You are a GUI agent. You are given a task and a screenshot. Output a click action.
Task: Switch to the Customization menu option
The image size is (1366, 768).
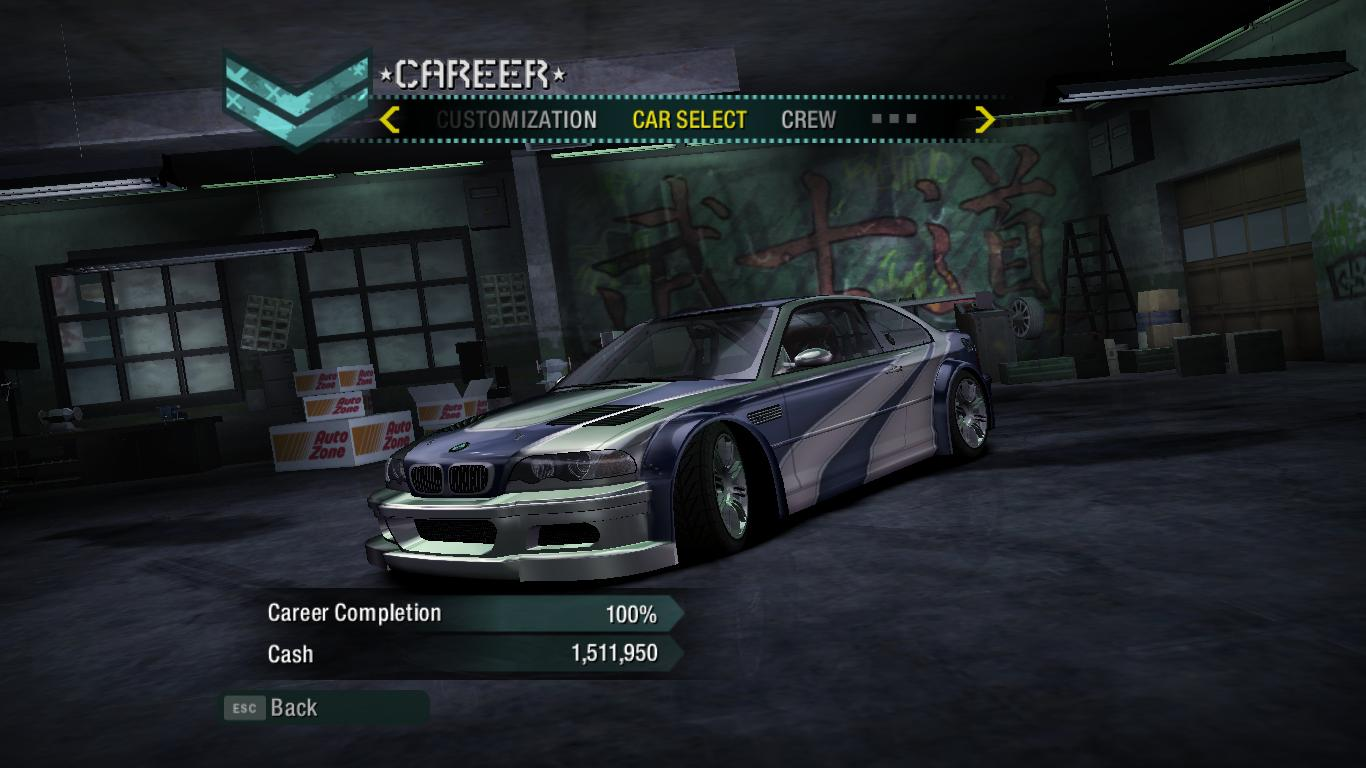516,120
